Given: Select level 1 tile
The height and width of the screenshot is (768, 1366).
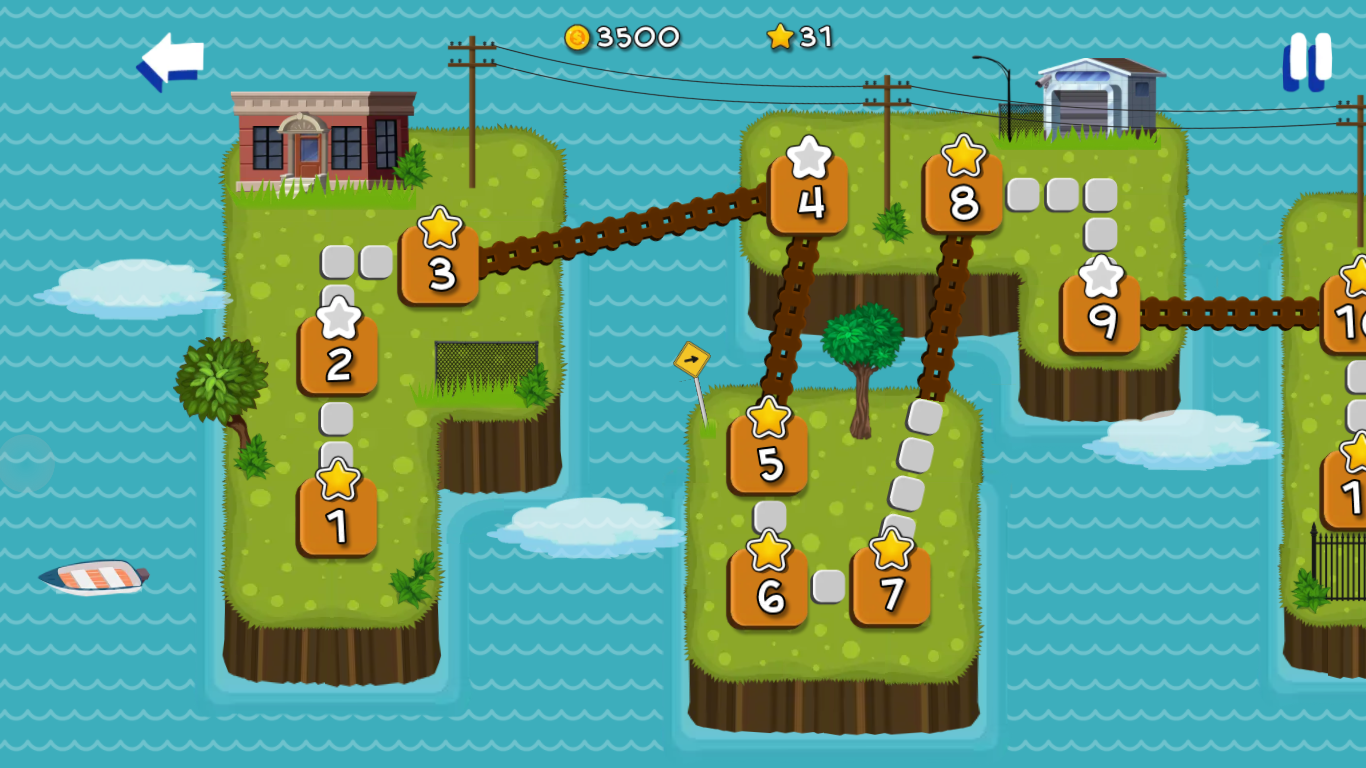Looking at the screenshot, I should pos(338,518).
